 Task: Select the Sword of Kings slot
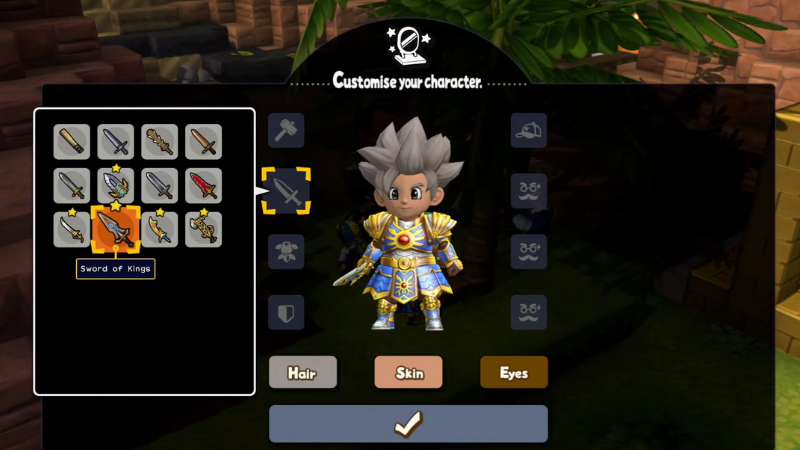116,229
